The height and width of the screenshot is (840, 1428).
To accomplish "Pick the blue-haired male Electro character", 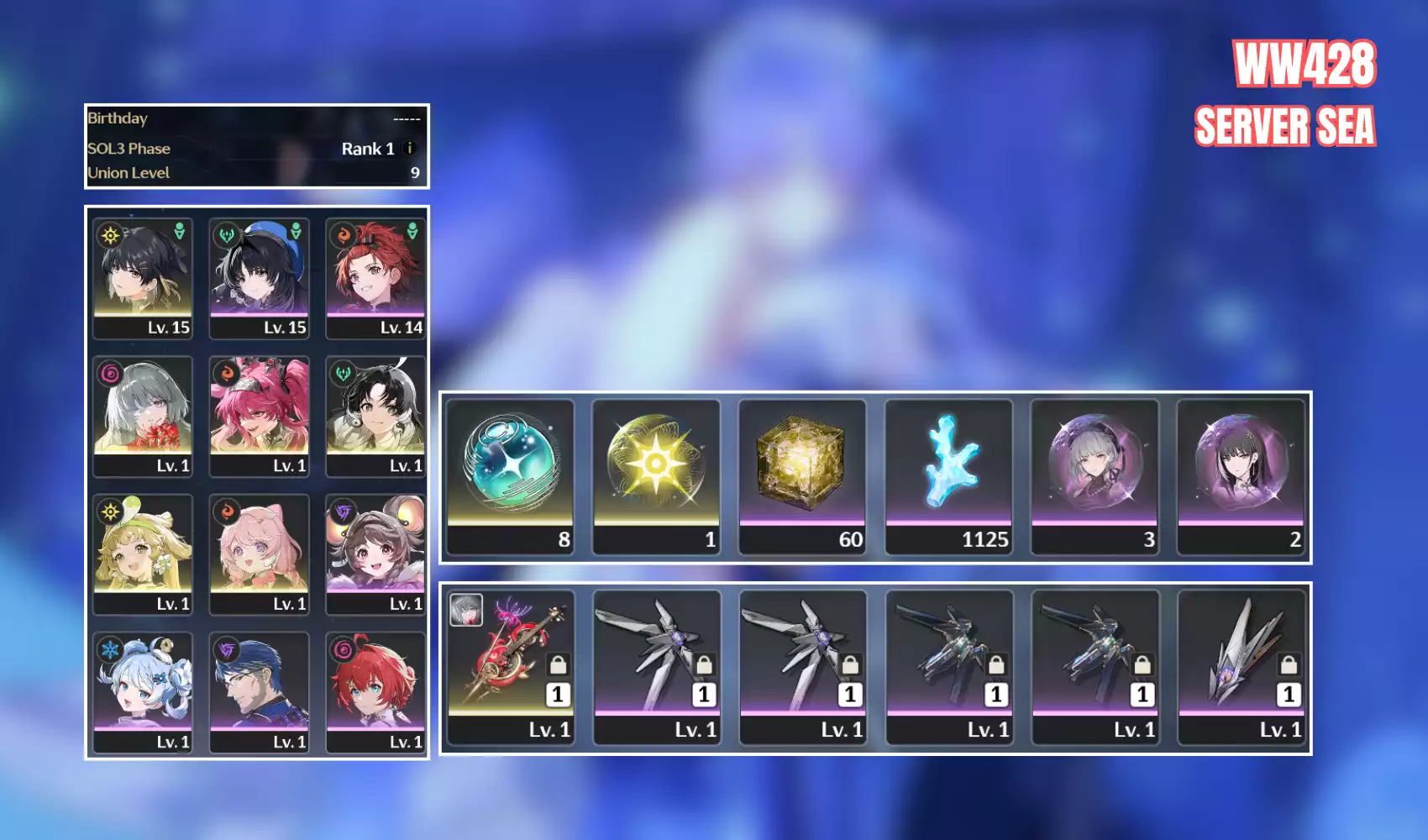I will pos(259,692).
